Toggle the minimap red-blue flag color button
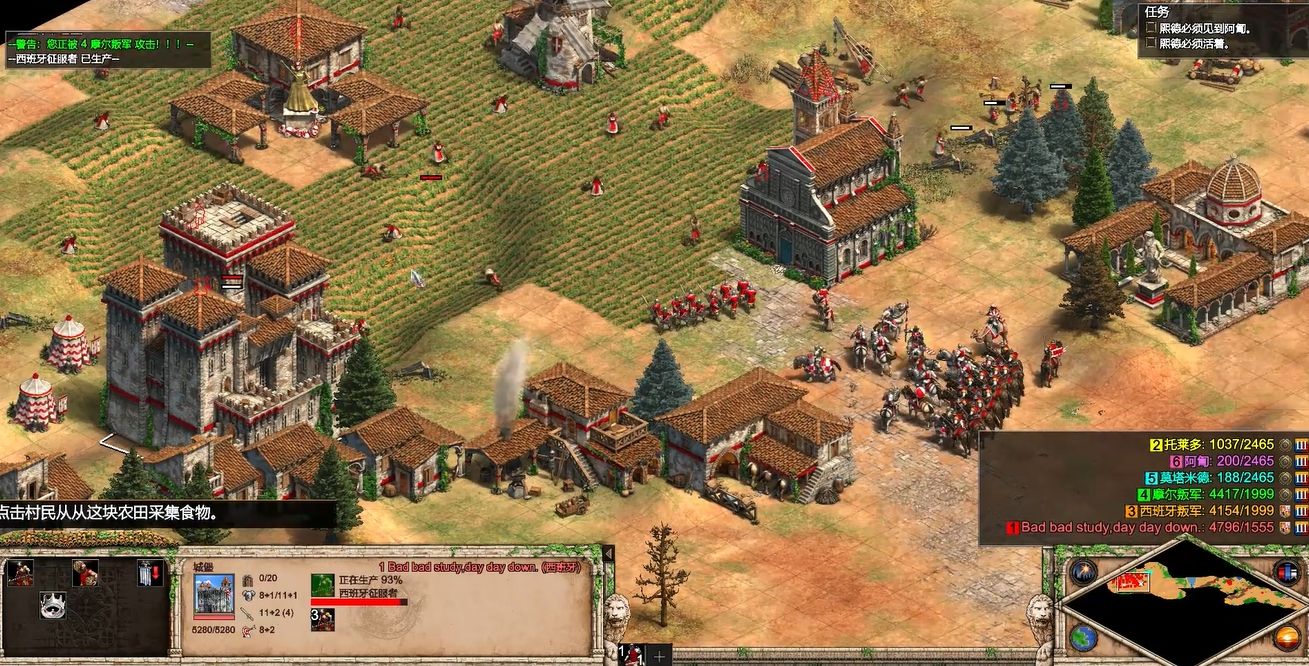The image size is (1309, 666). pos(1287,572)
